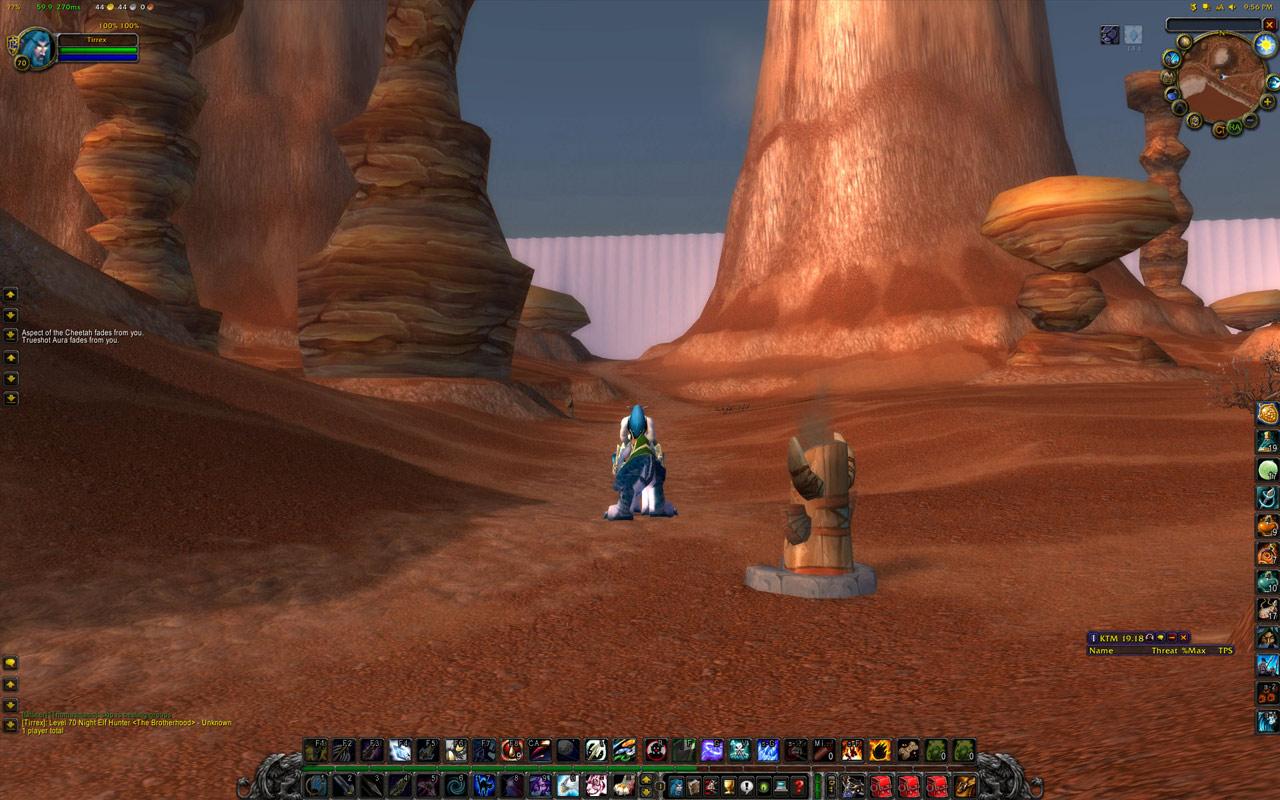The image size is (1280, 800).
Task: Select the orange pumpkin item on side bar
Action: click(1268, 525)
